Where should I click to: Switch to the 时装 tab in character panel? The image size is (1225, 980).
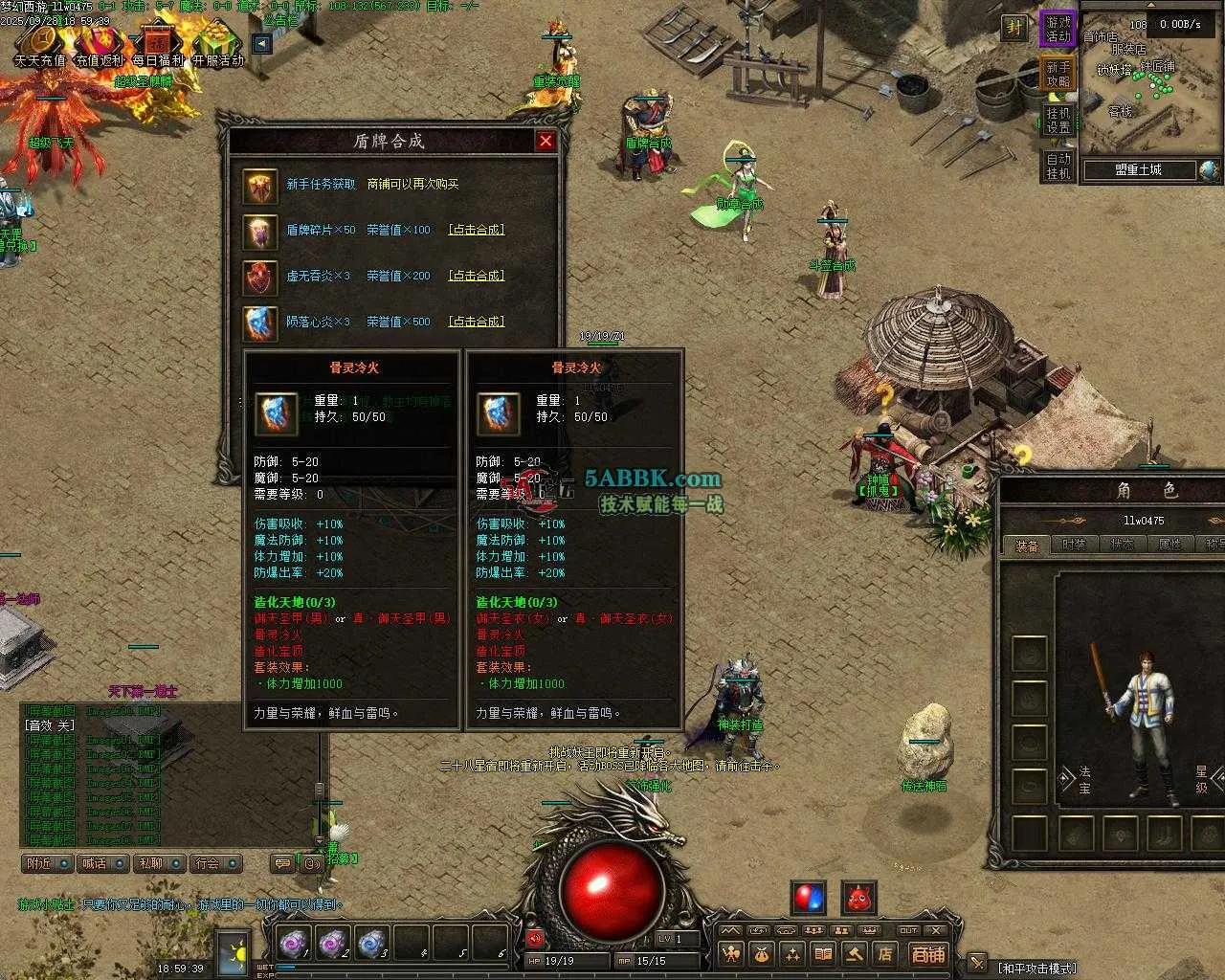[1074, 545]
